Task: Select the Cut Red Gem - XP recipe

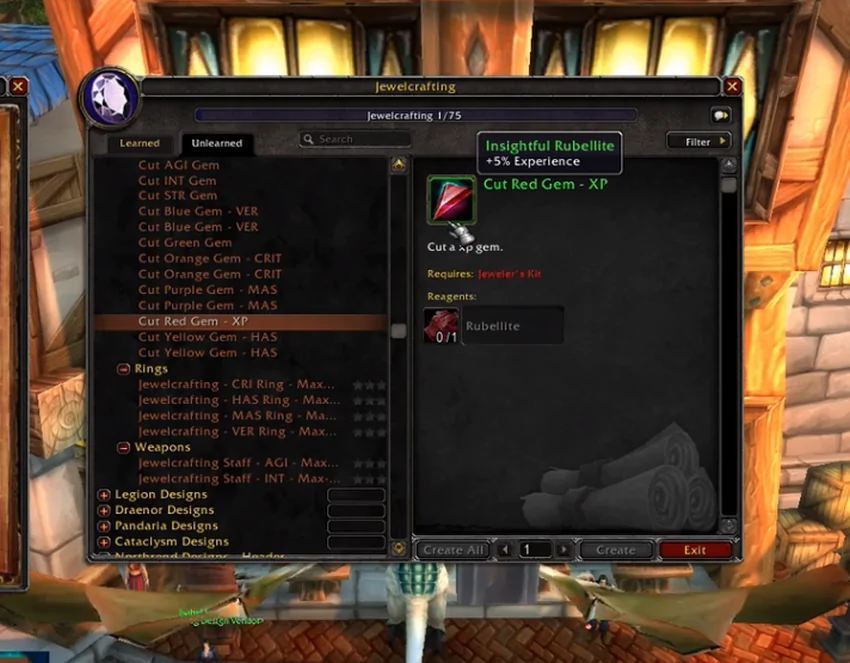Action: 193,321
